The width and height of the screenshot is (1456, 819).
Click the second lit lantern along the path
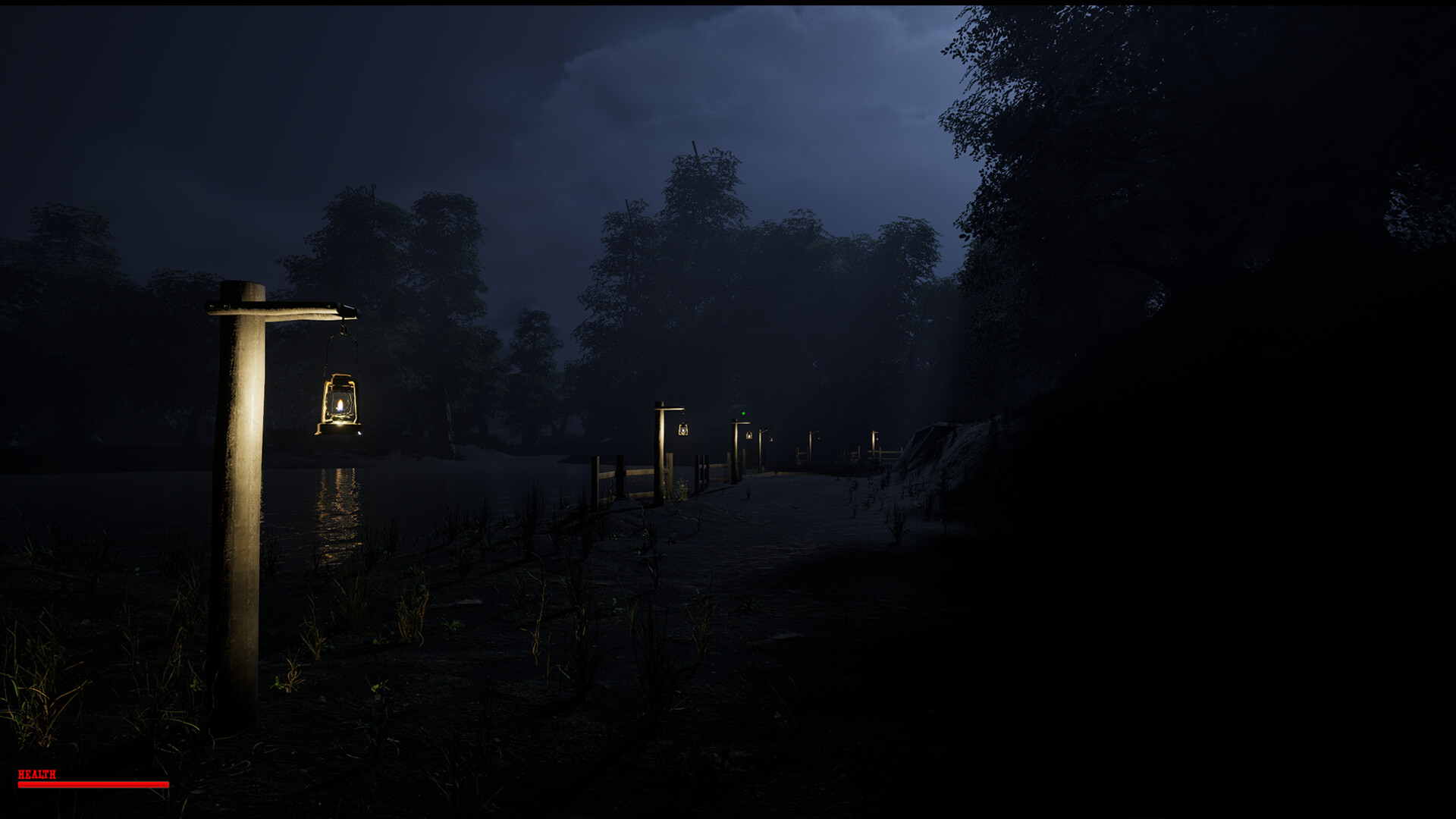coord(683,430)
